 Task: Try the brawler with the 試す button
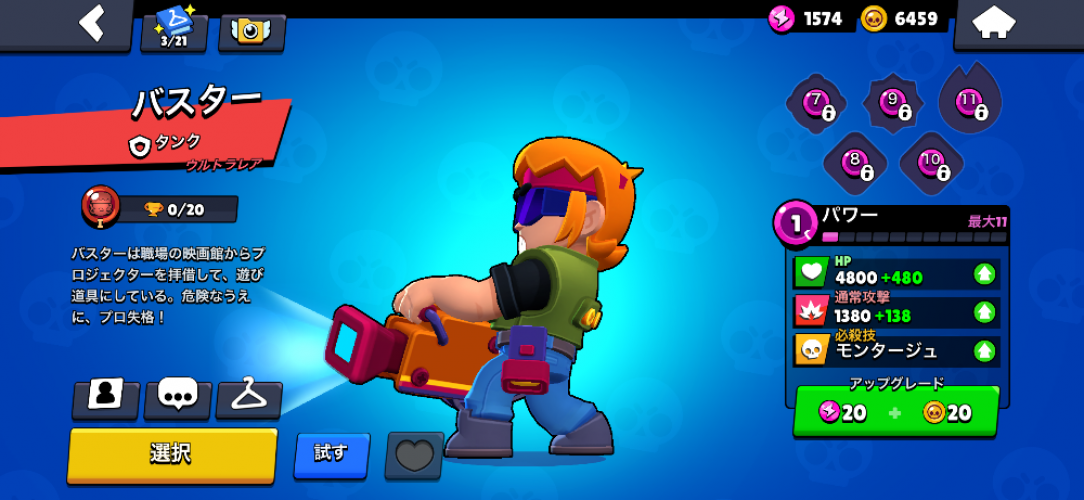(331, 454)
